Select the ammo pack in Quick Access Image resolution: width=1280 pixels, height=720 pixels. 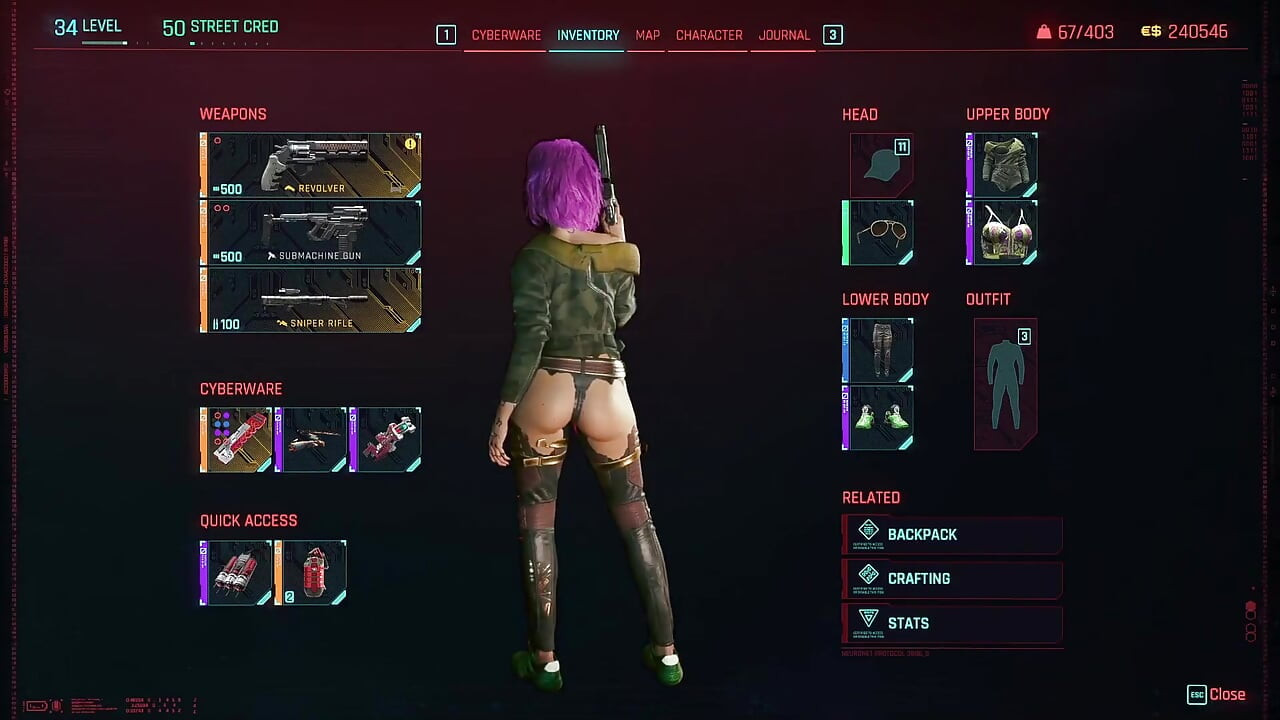pyautogui.click(x=236, y=571)
